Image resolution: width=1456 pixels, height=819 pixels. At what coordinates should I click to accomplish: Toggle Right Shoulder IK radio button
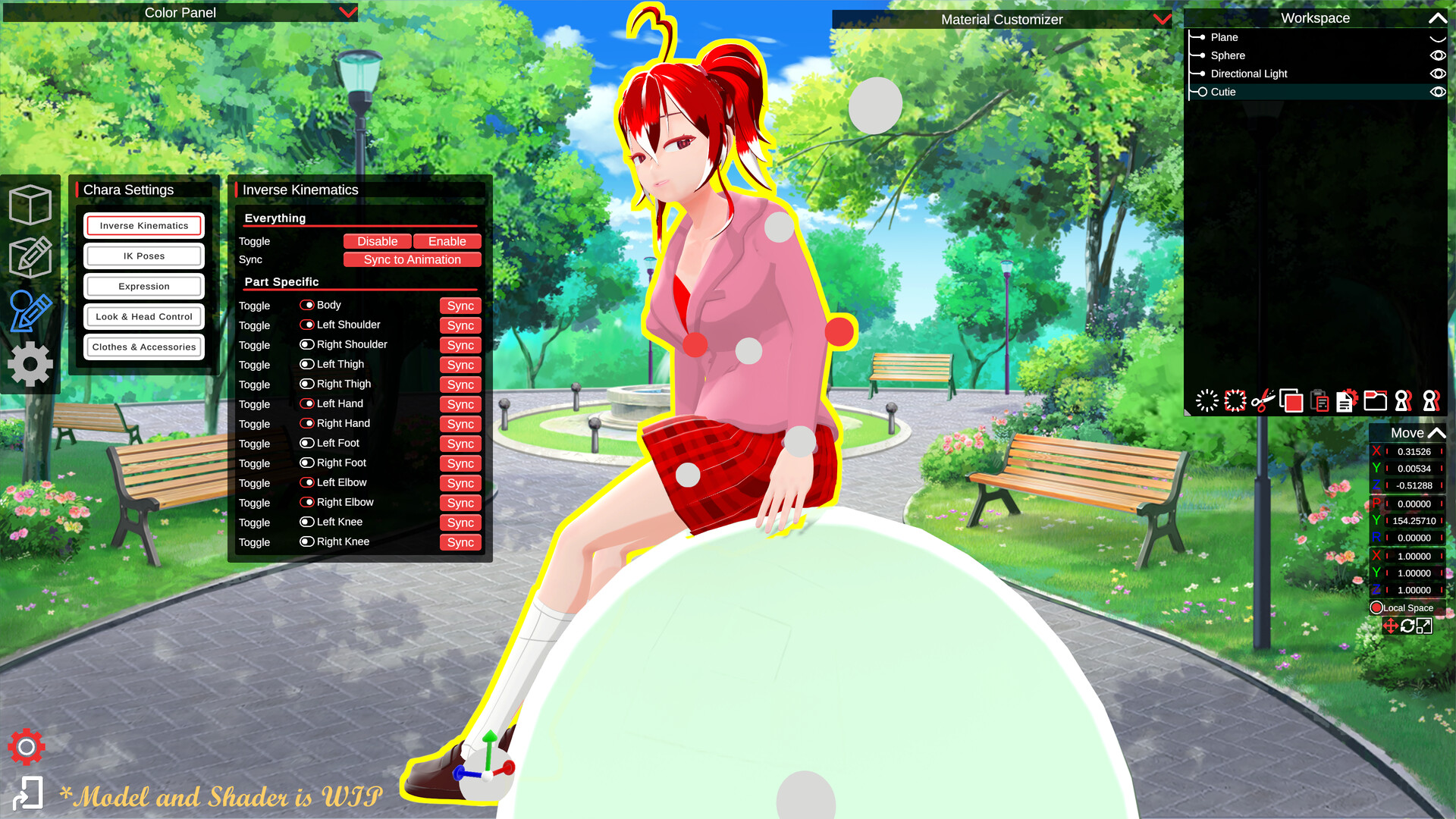coord(306,344)
